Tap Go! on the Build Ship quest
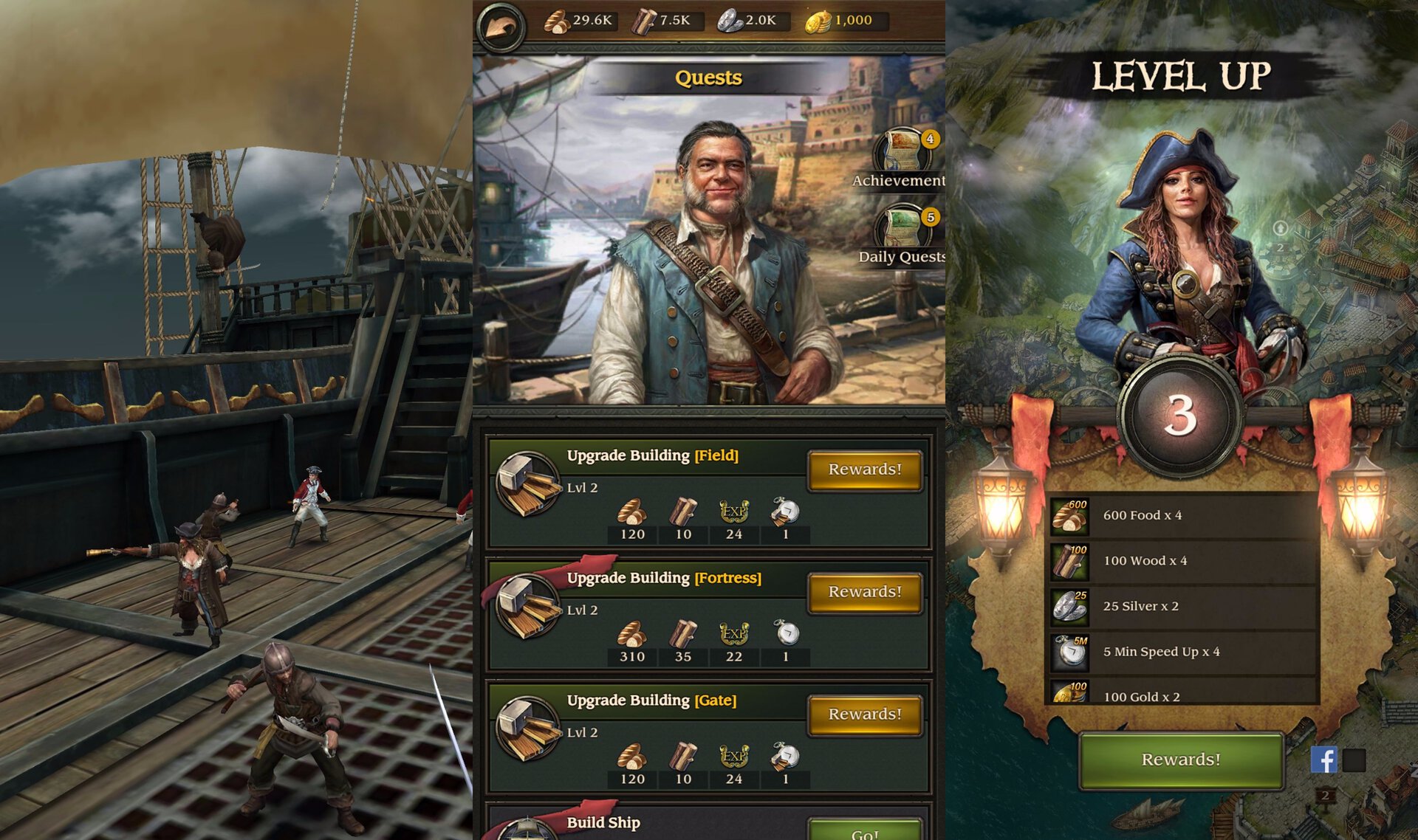Screen dimensions: 1418x840 (x=865, y=831)
